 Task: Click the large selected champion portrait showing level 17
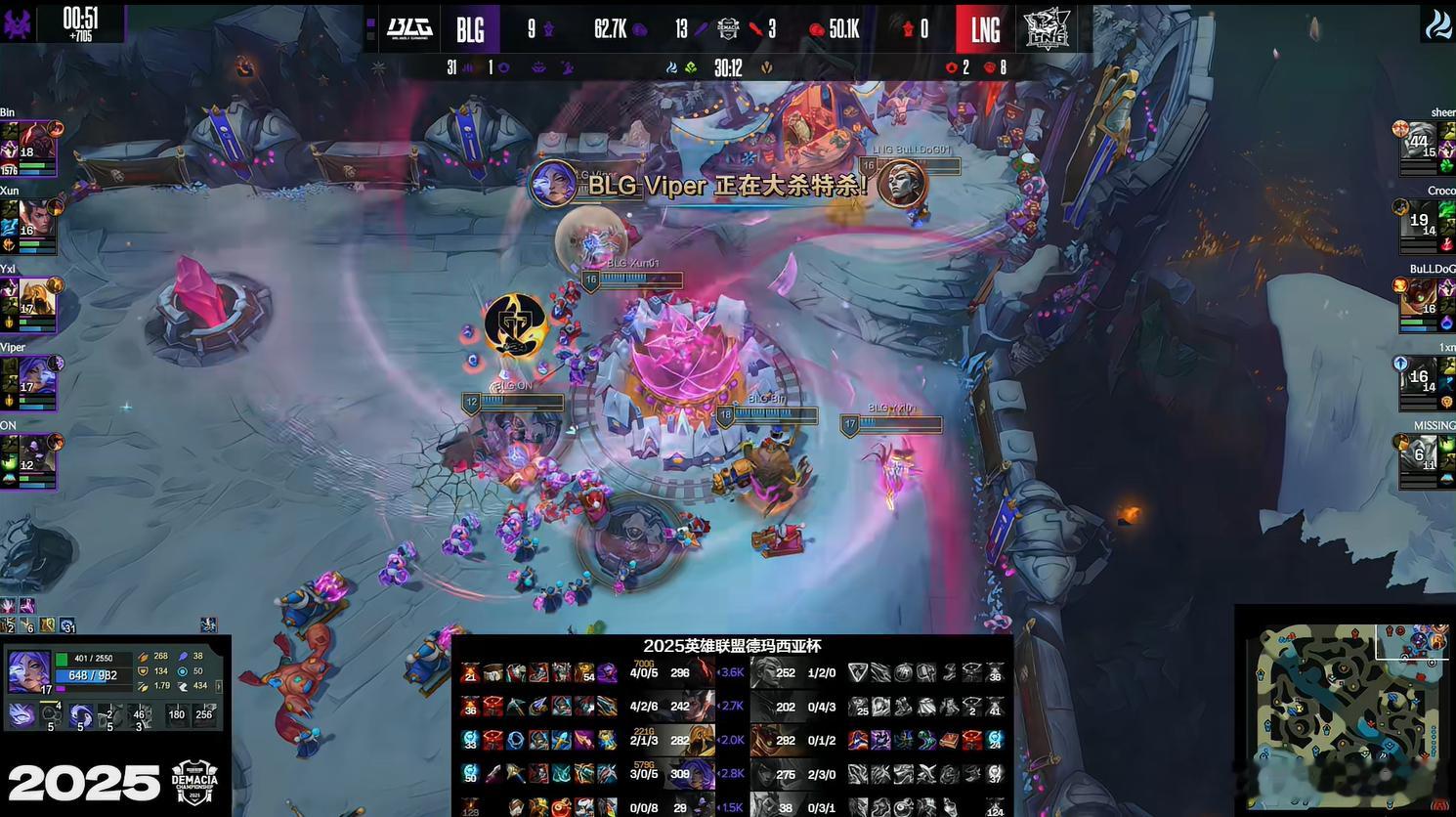click(x=28, y=671)
